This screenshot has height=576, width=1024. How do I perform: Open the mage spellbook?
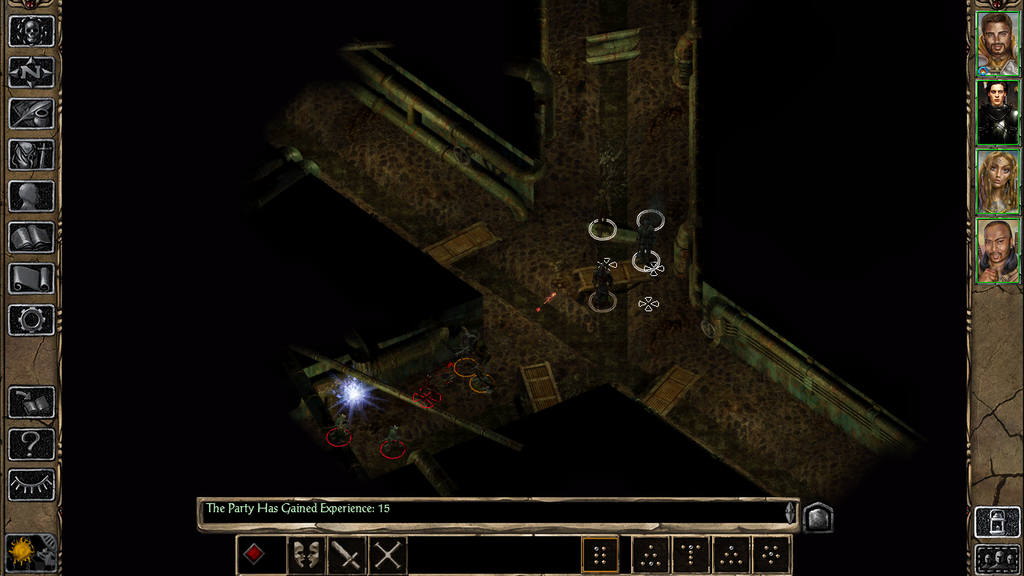(31, 237)
